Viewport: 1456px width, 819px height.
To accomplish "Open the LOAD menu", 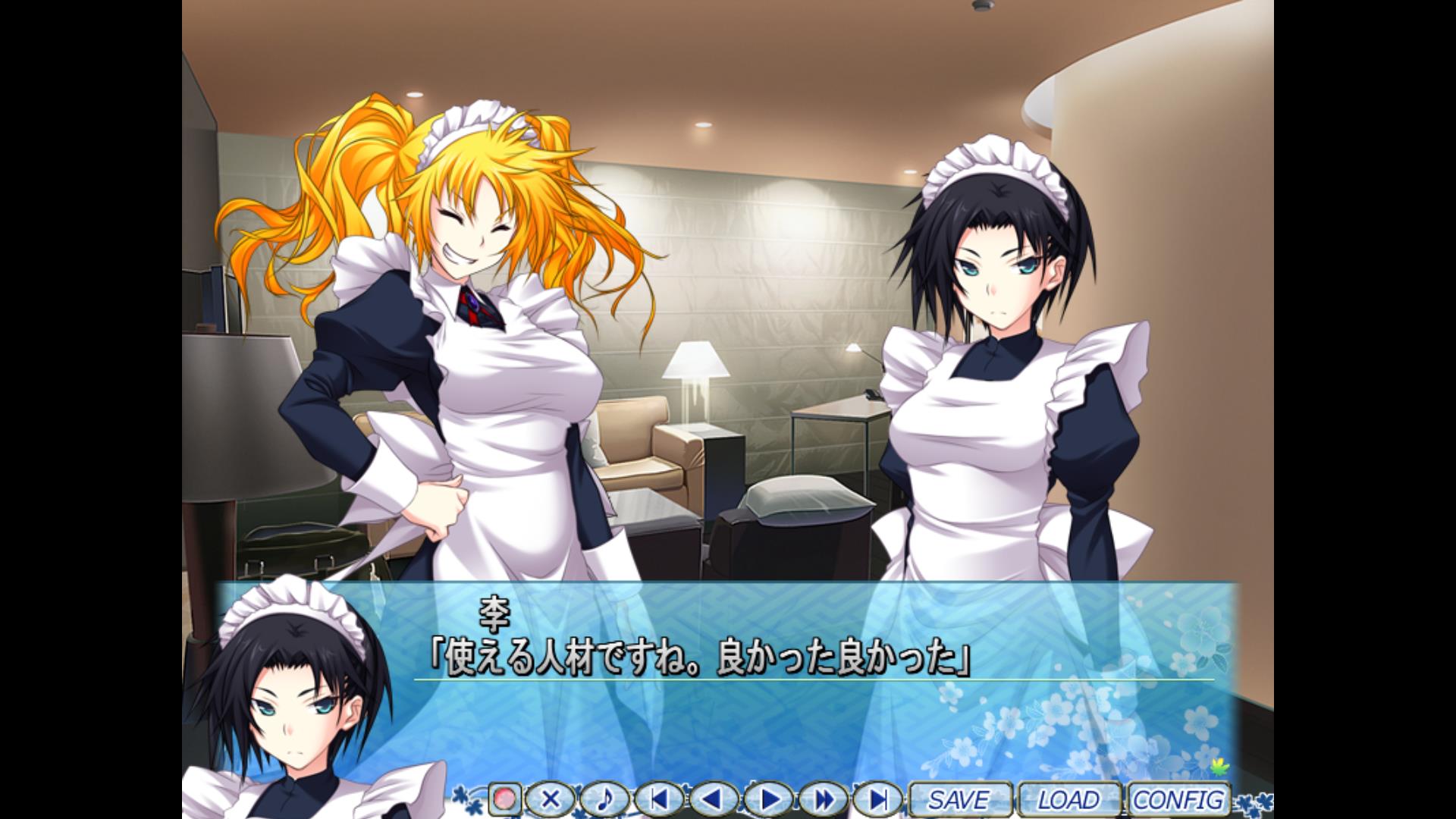I will [x=1068, y=799].
